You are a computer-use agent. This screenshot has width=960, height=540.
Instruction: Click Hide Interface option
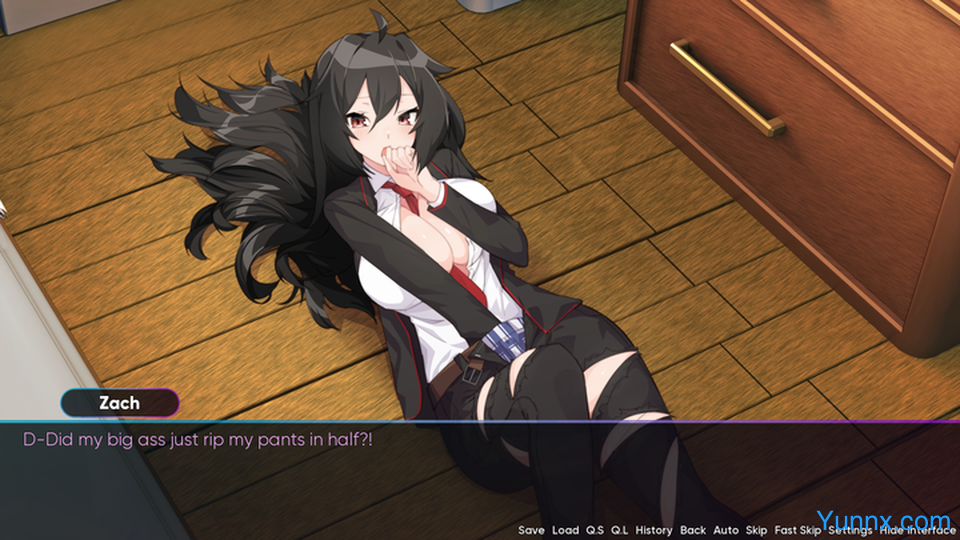click(918, 530)
